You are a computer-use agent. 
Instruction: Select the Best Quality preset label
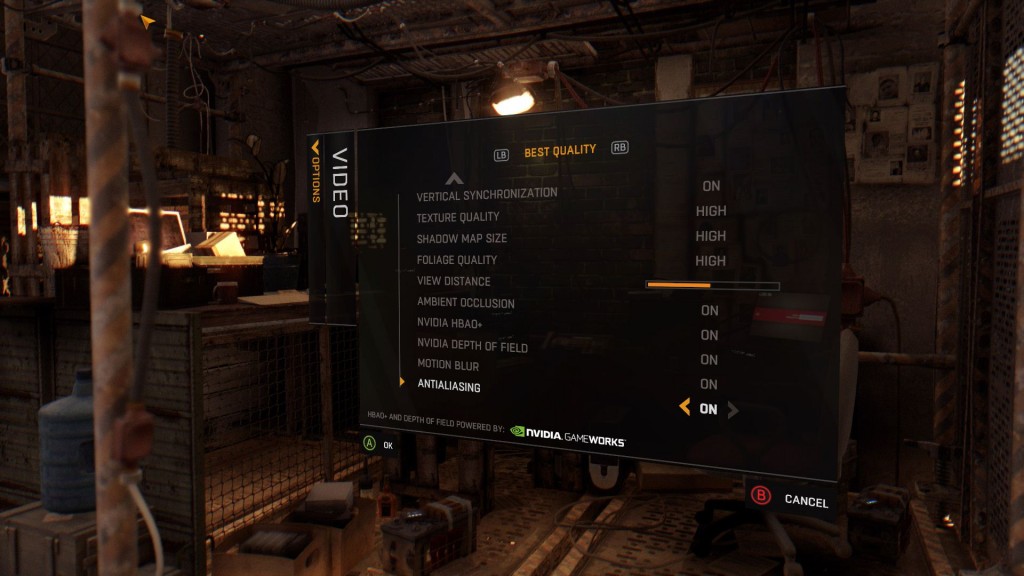[560, 151]
